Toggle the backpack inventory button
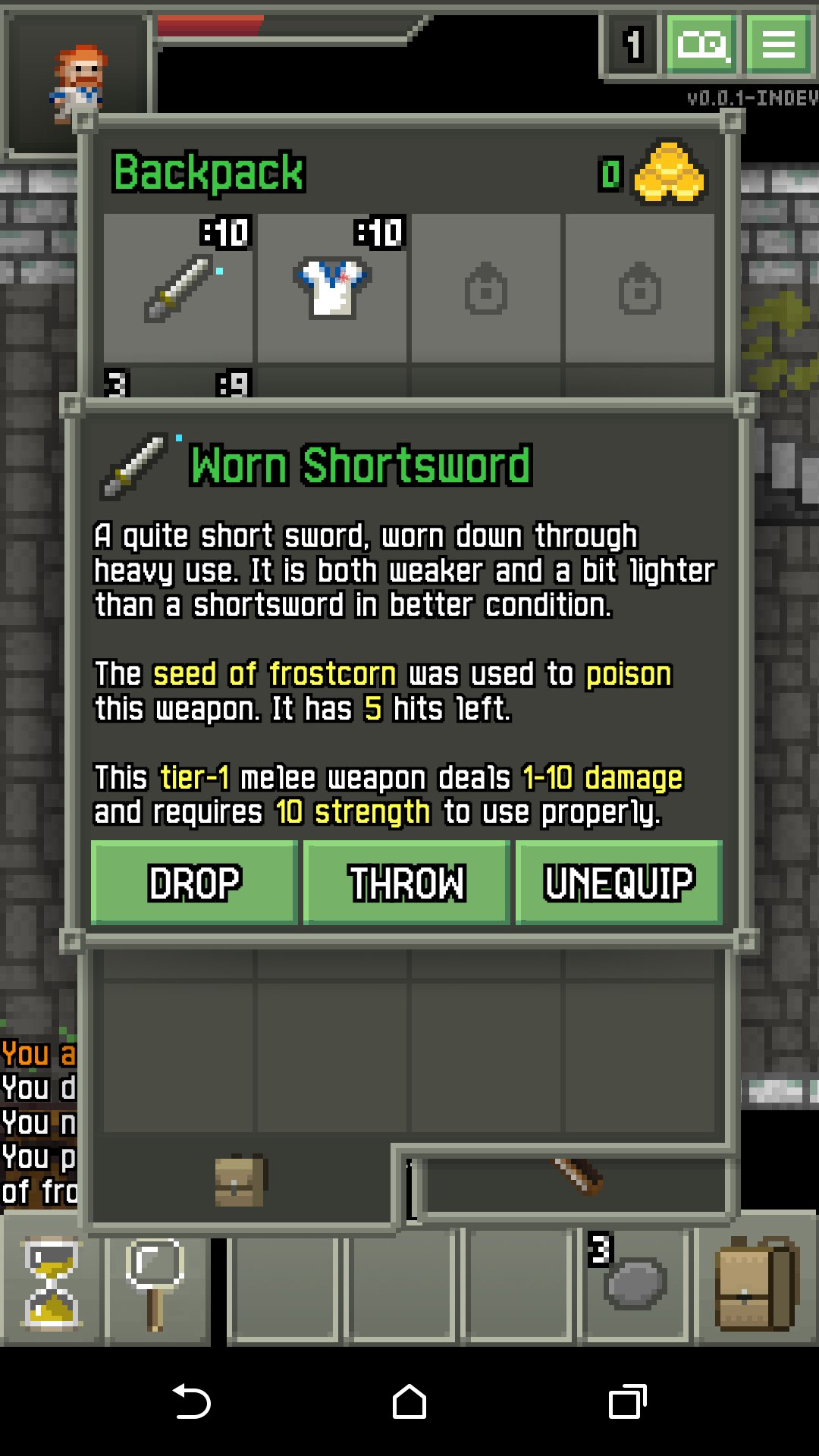This screenshot has width=819, height=1456. (755, 1283)
